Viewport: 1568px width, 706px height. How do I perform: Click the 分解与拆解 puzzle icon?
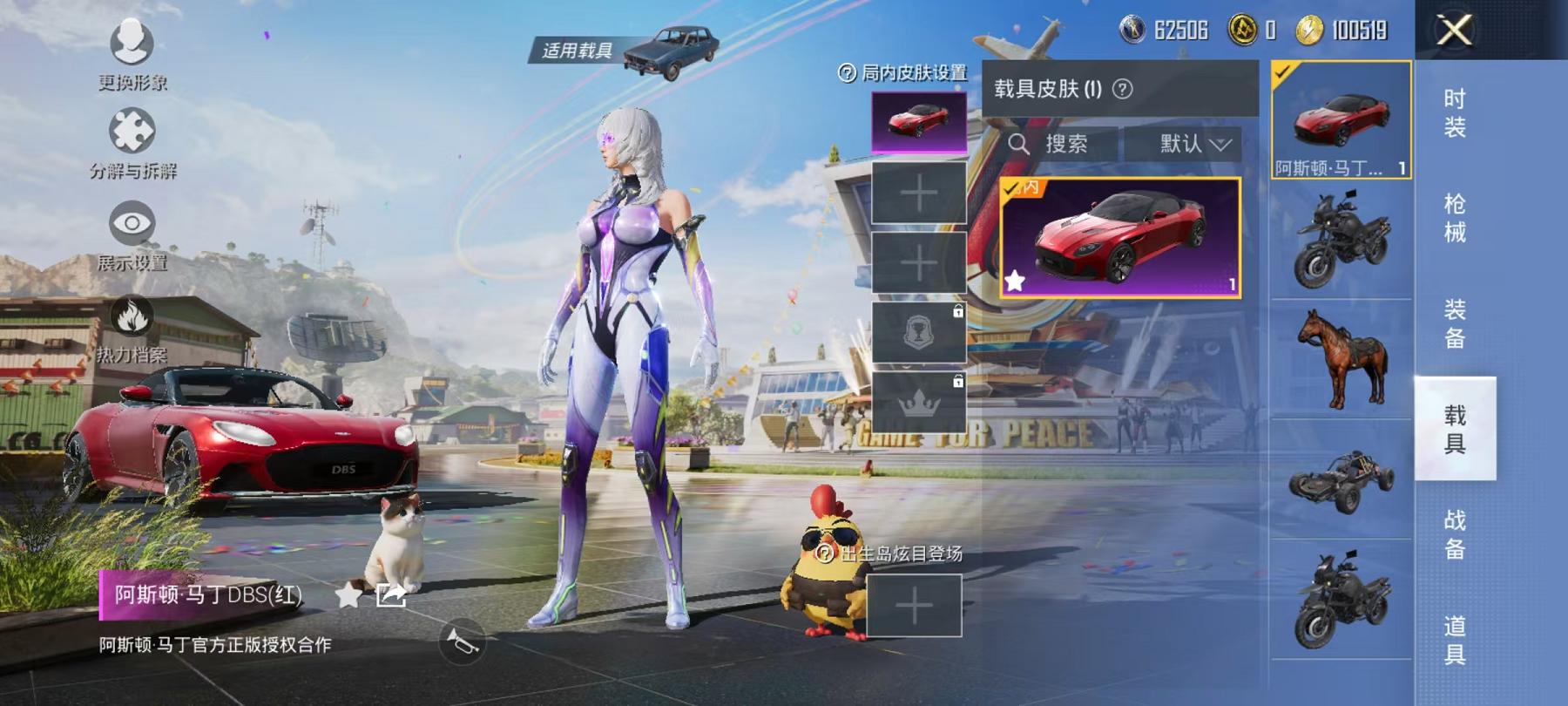[x=129, y=132]
